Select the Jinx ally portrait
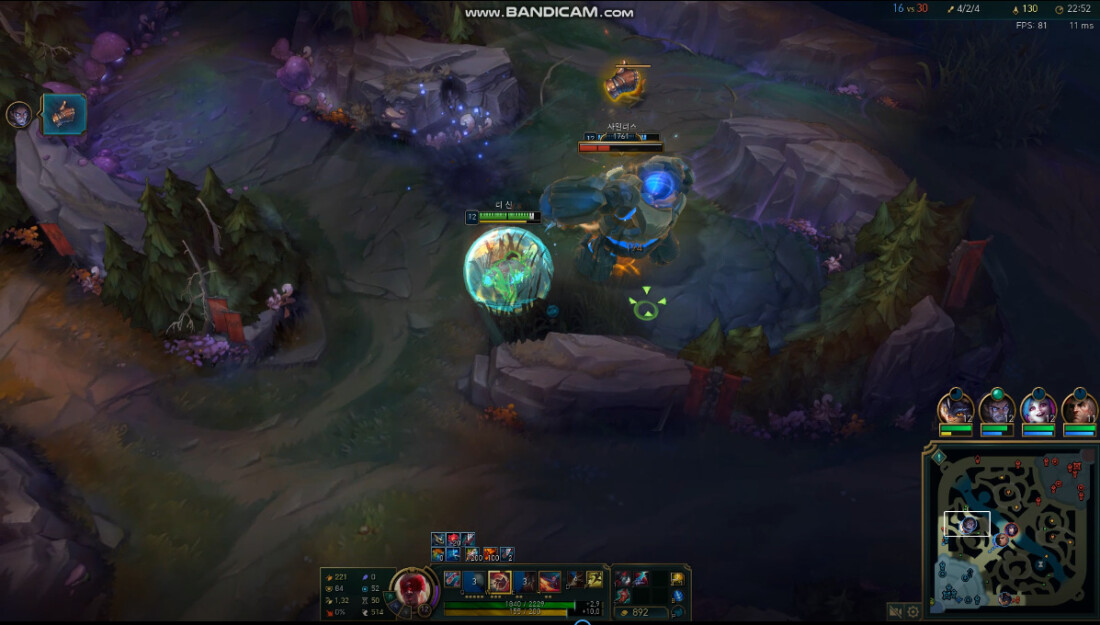 click(1038, 409)
